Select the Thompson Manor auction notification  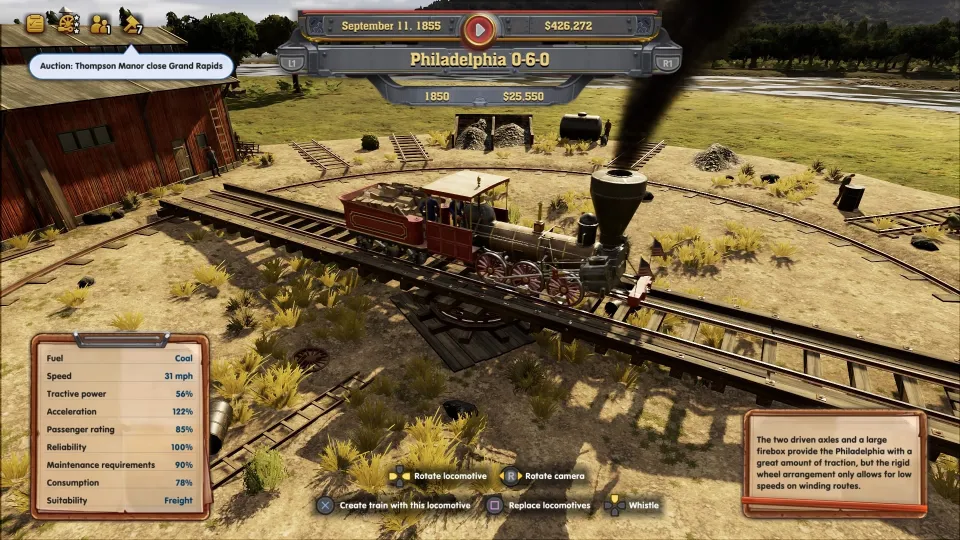pos(131,67)
